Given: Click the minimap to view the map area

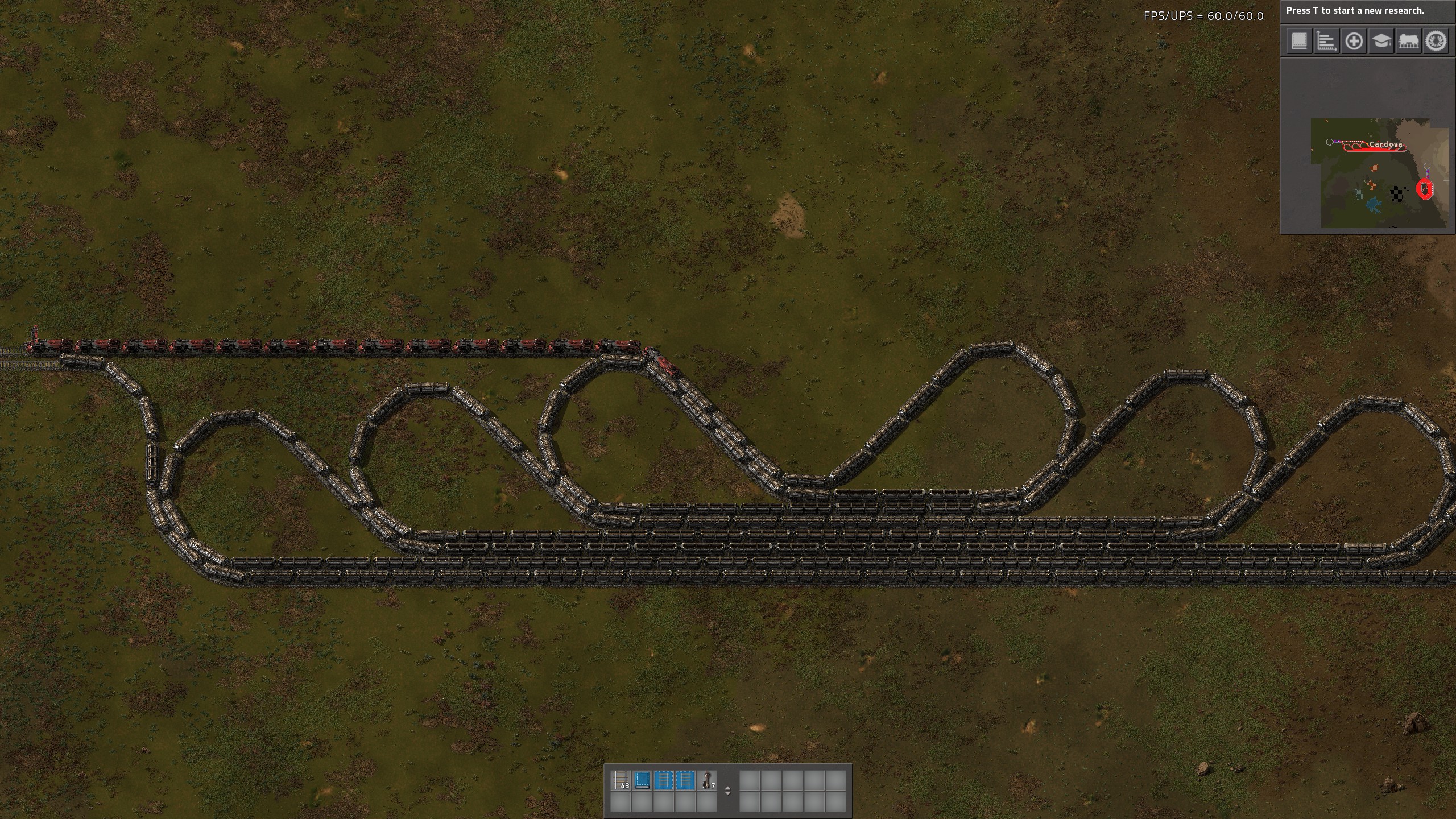Looking at the screenshot, I should (1354, 188).
